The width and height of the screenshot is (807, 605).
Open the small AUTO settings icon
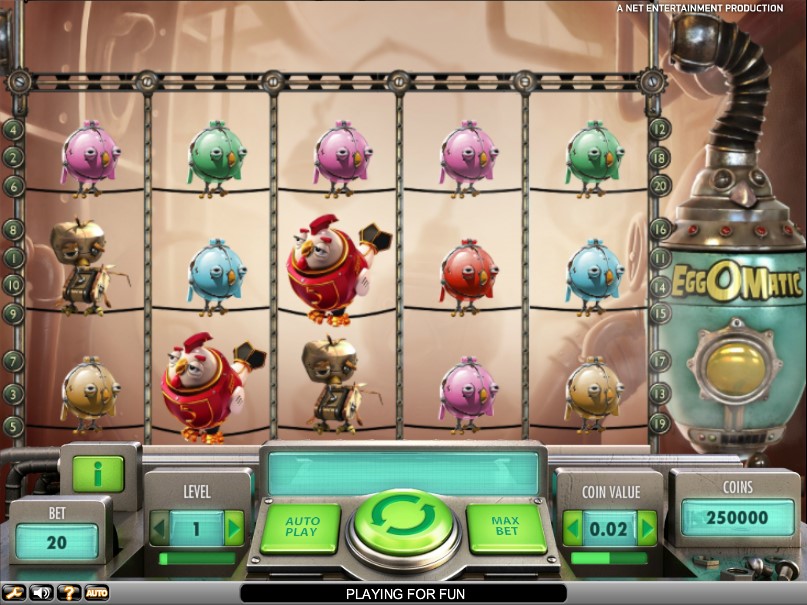[96, 593]
